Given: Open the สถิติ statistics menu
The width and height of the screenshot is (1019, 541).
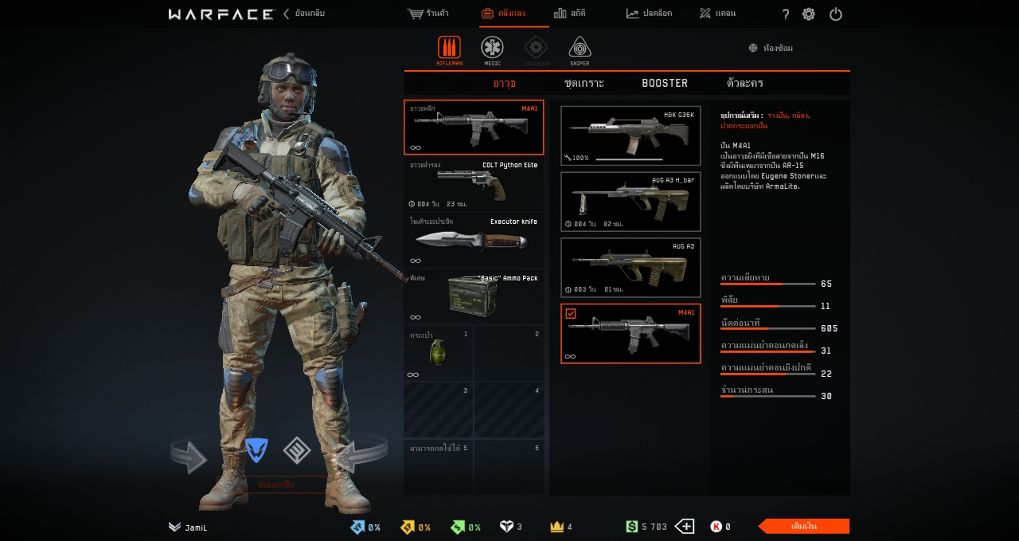Looking at the screenshot, I should pos(569,14).
